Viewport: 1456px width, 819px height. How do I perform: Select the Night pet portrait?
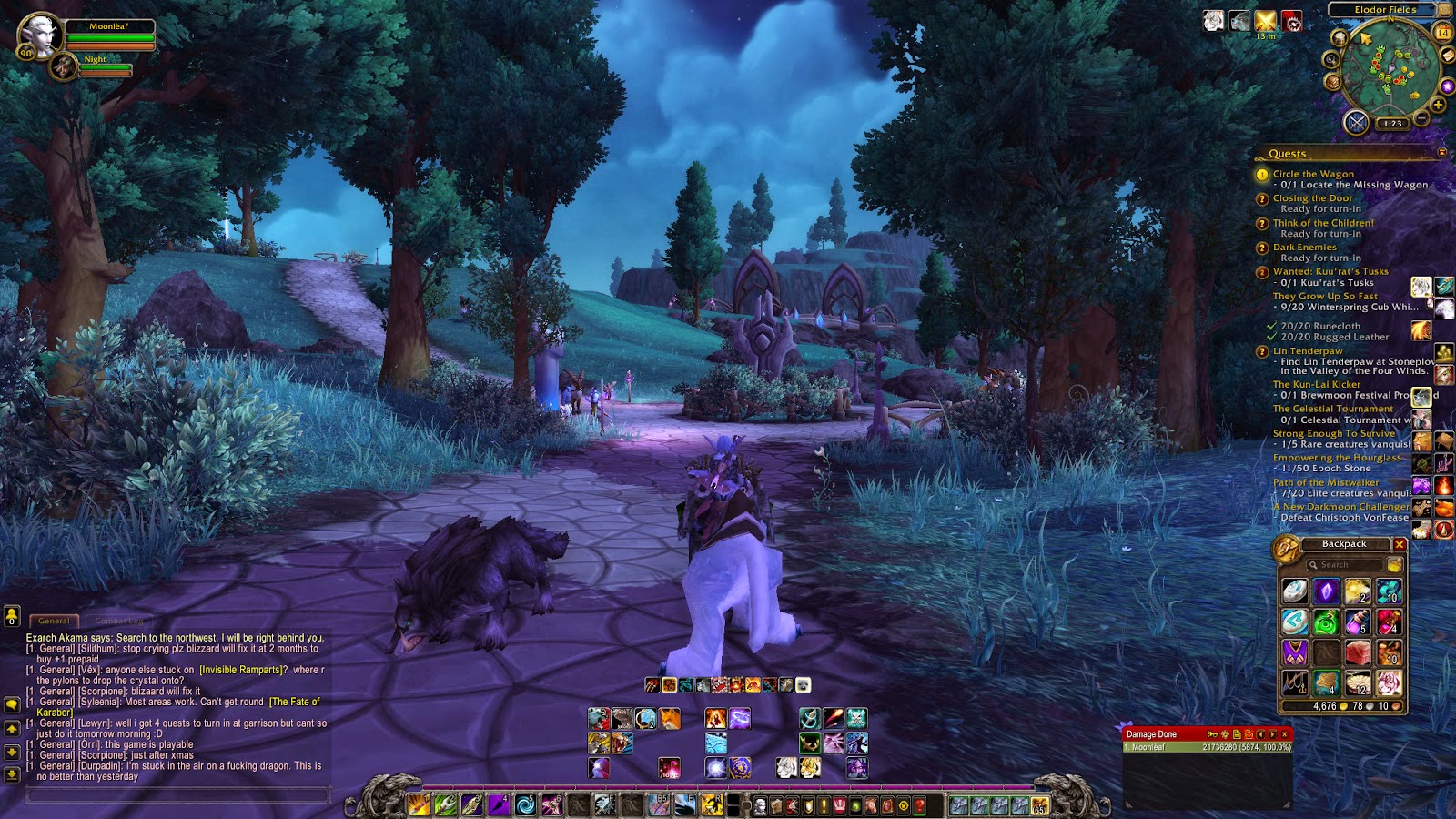coord(64,66)
